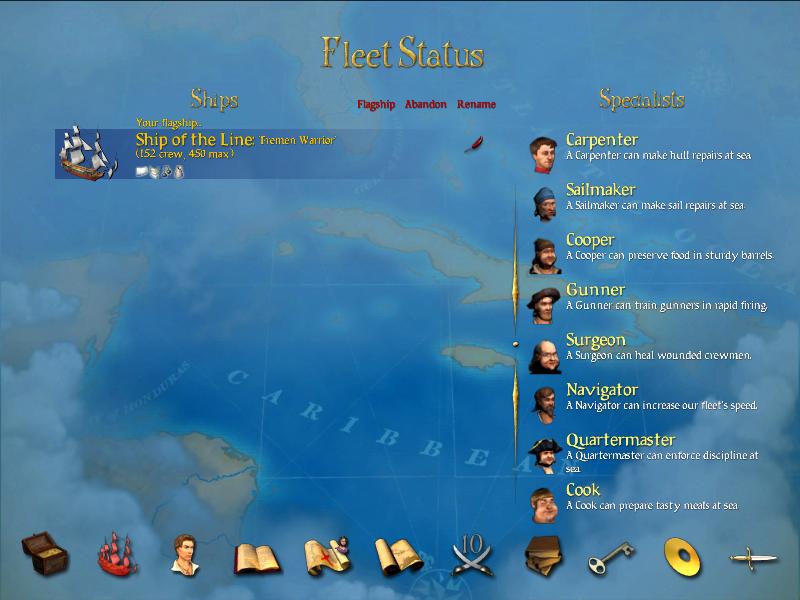This screenshot has height=600, width=800.
Task: Open the red ship fleet icon
Action: click(x=116, y=553)
